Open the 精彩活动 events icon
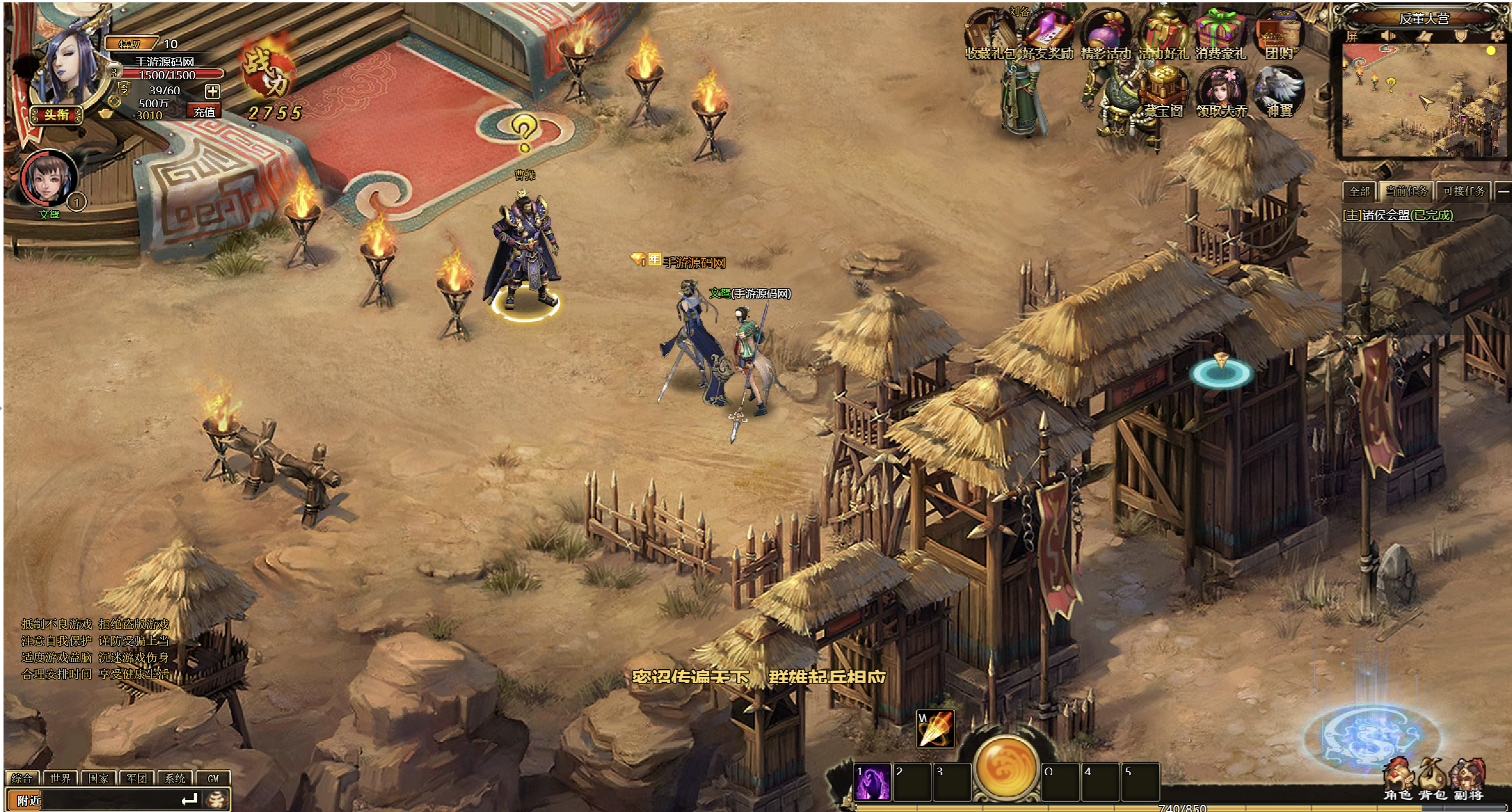The width and height of the screenshot is (1512, 812). [1105, 37]
